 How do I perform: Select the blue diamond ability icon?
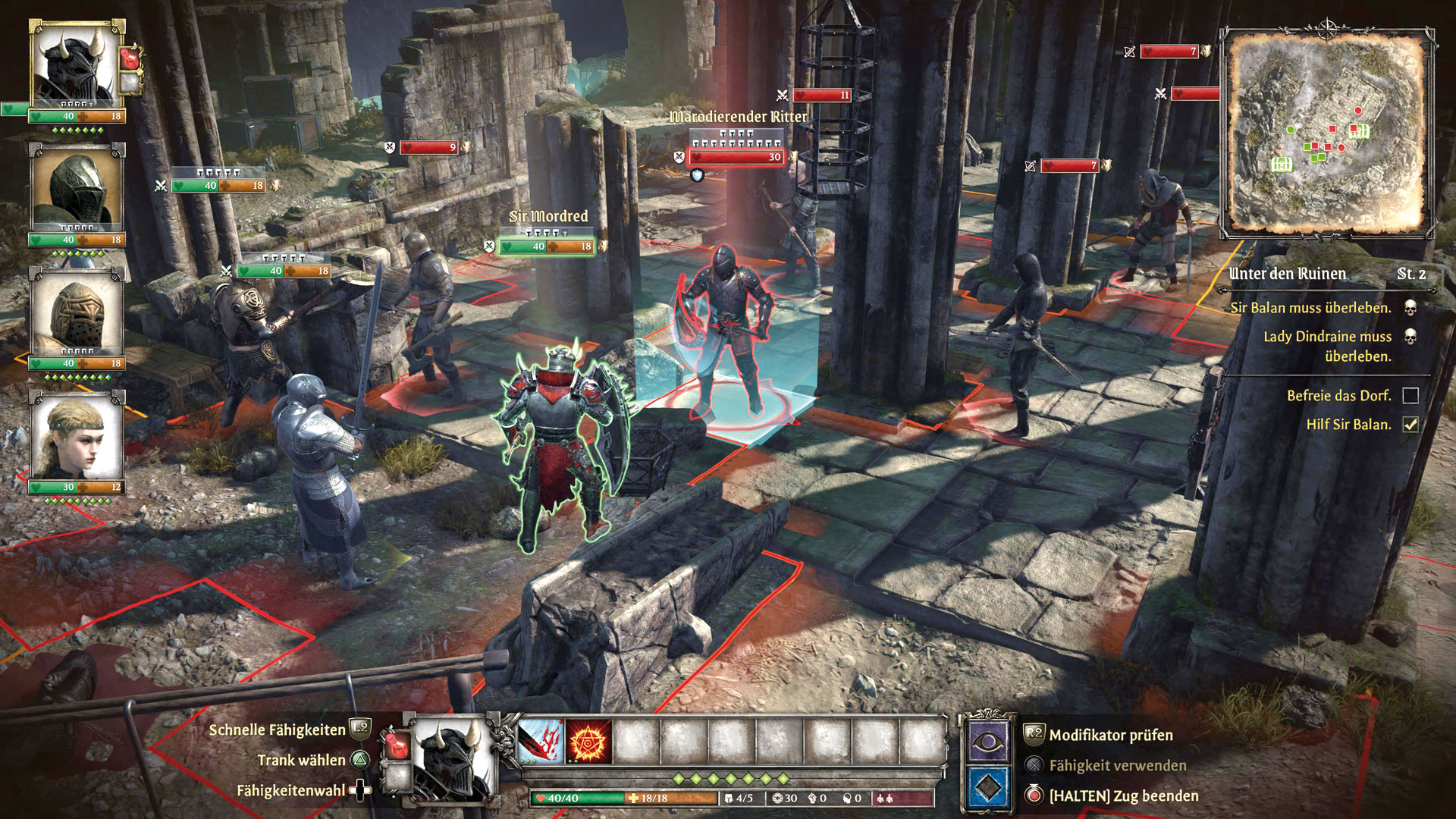[x=987, y=789]
